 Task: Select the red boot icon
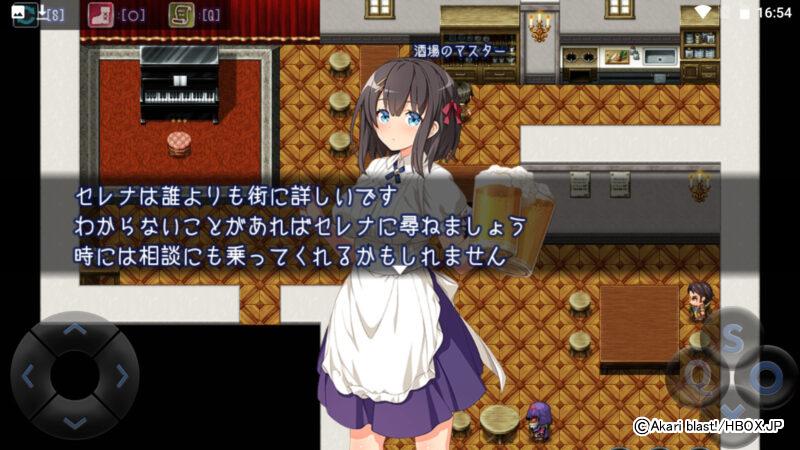tap(100, 15)
